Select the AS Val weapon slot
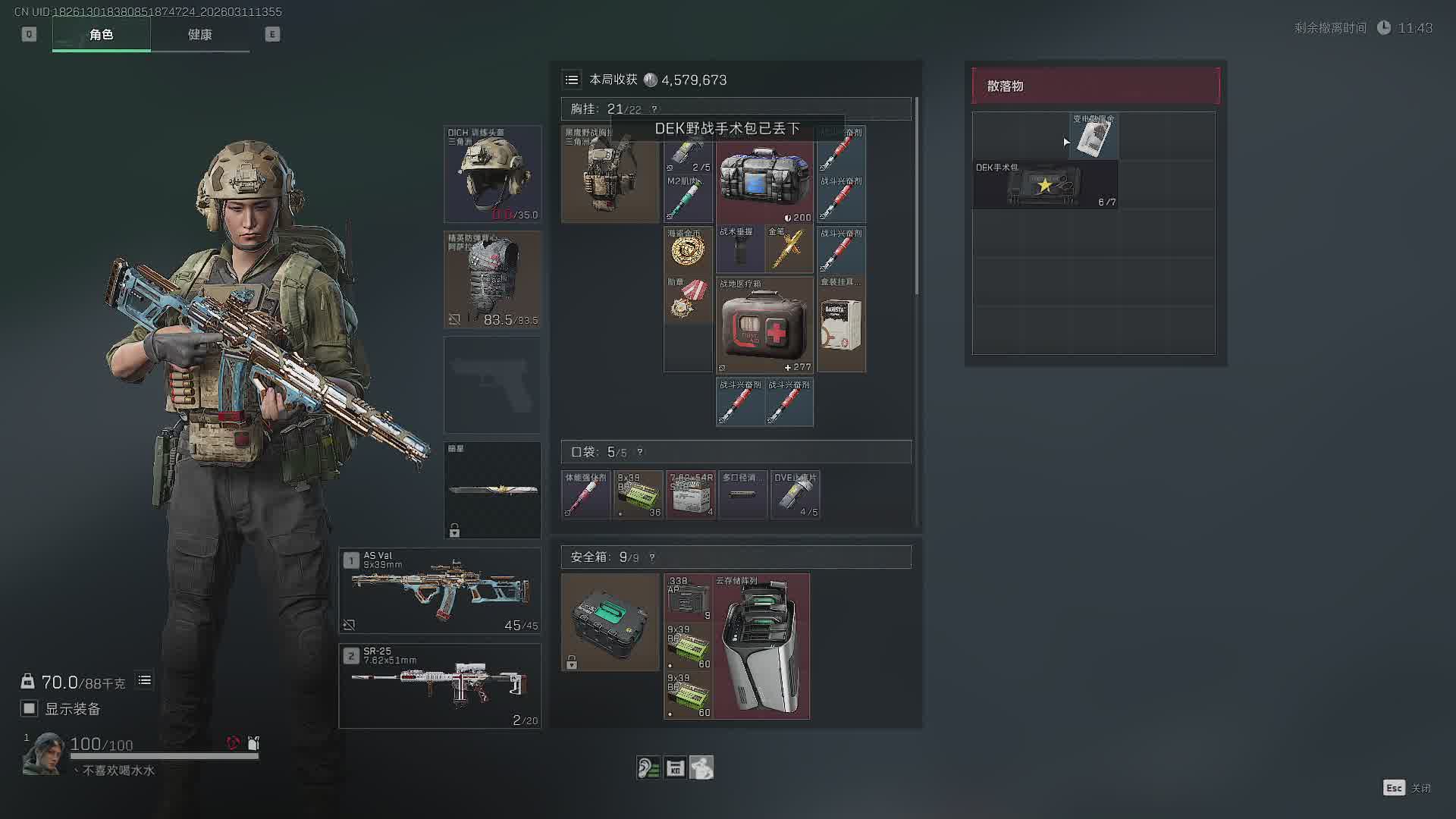This screenshot has width=1456, height=819. coord(440,591)
